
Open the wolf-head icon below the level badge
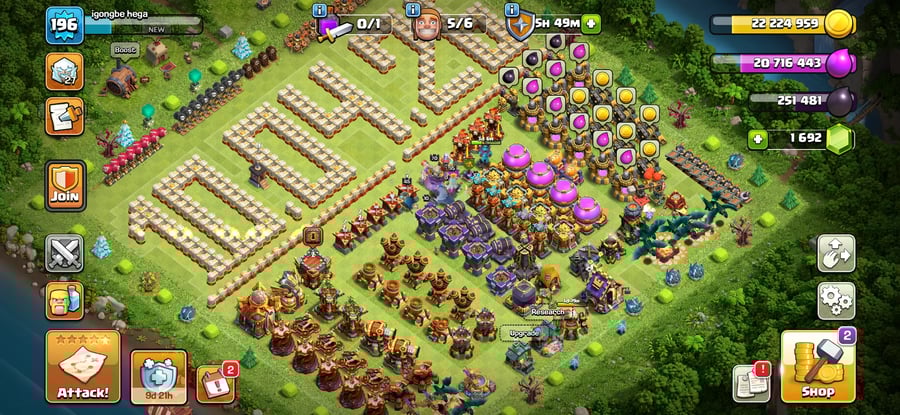click(64, 71)
